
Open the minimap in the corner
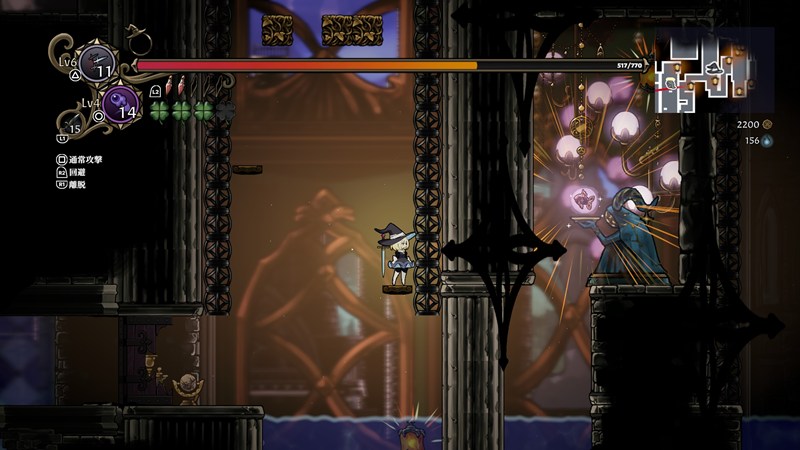714,67
